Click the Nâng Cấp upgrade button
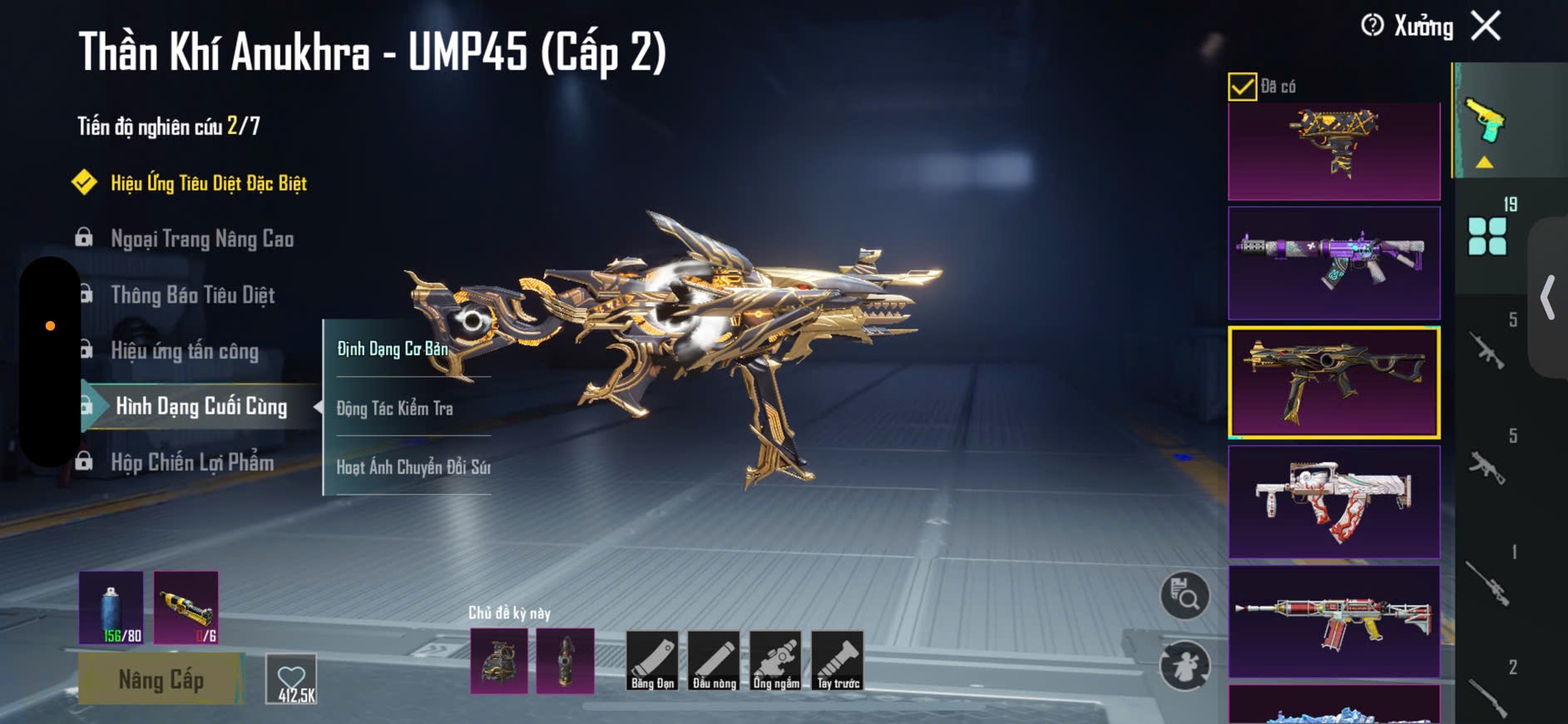The height and width of the screenshot is (724, 1568). tap(161, 679)
